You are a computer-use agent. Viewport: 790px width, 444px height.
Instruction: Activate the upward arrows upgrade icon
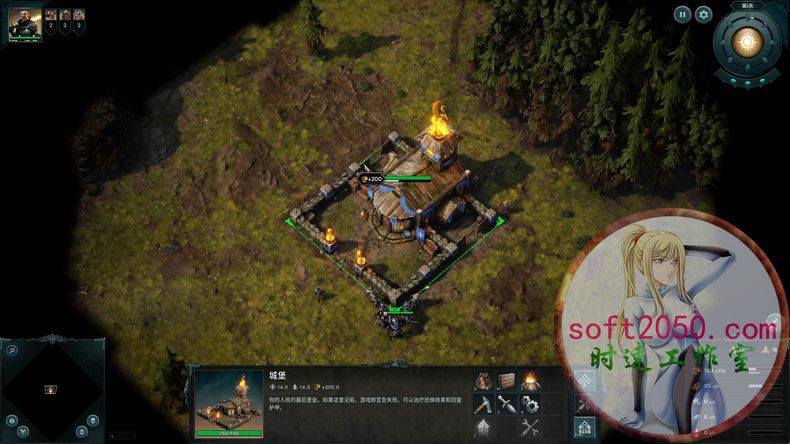tap(482, 428)
